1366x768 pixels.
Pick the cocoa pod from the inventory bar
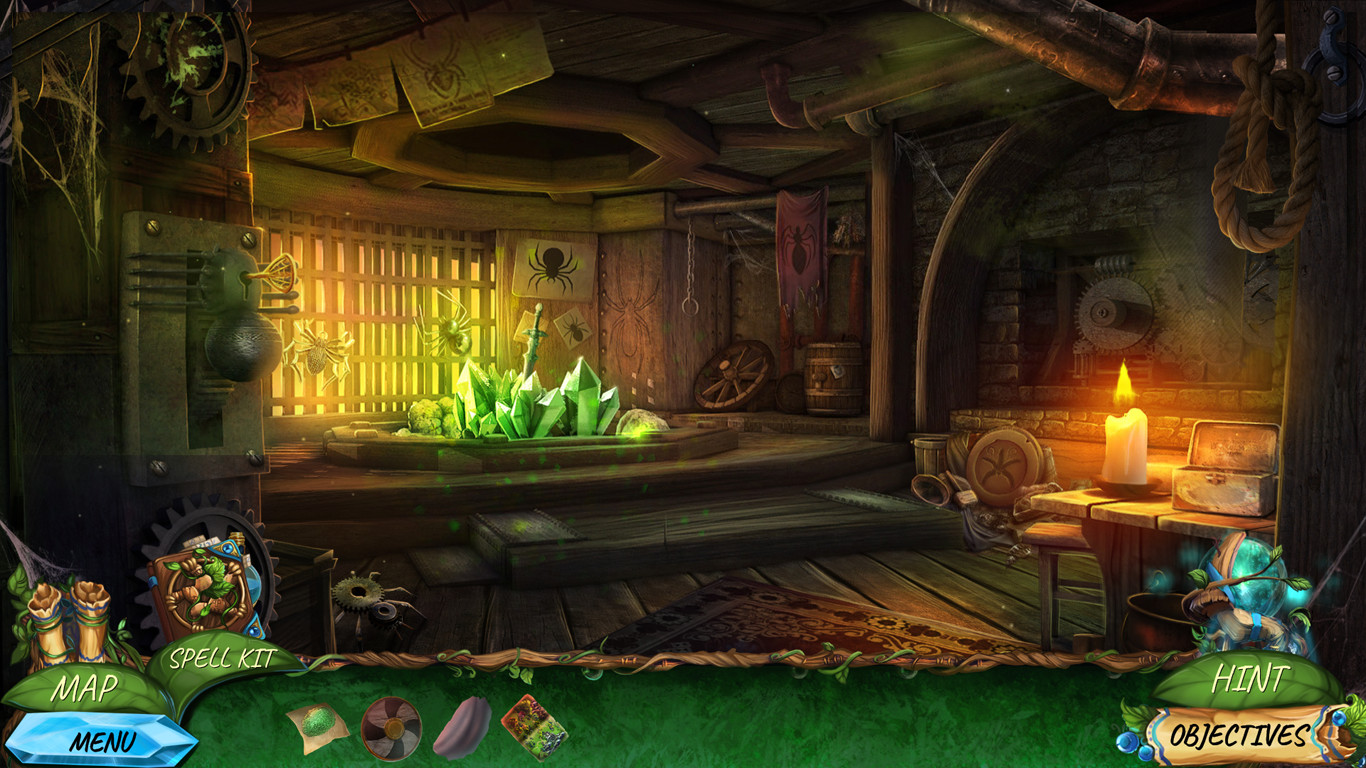458,727
